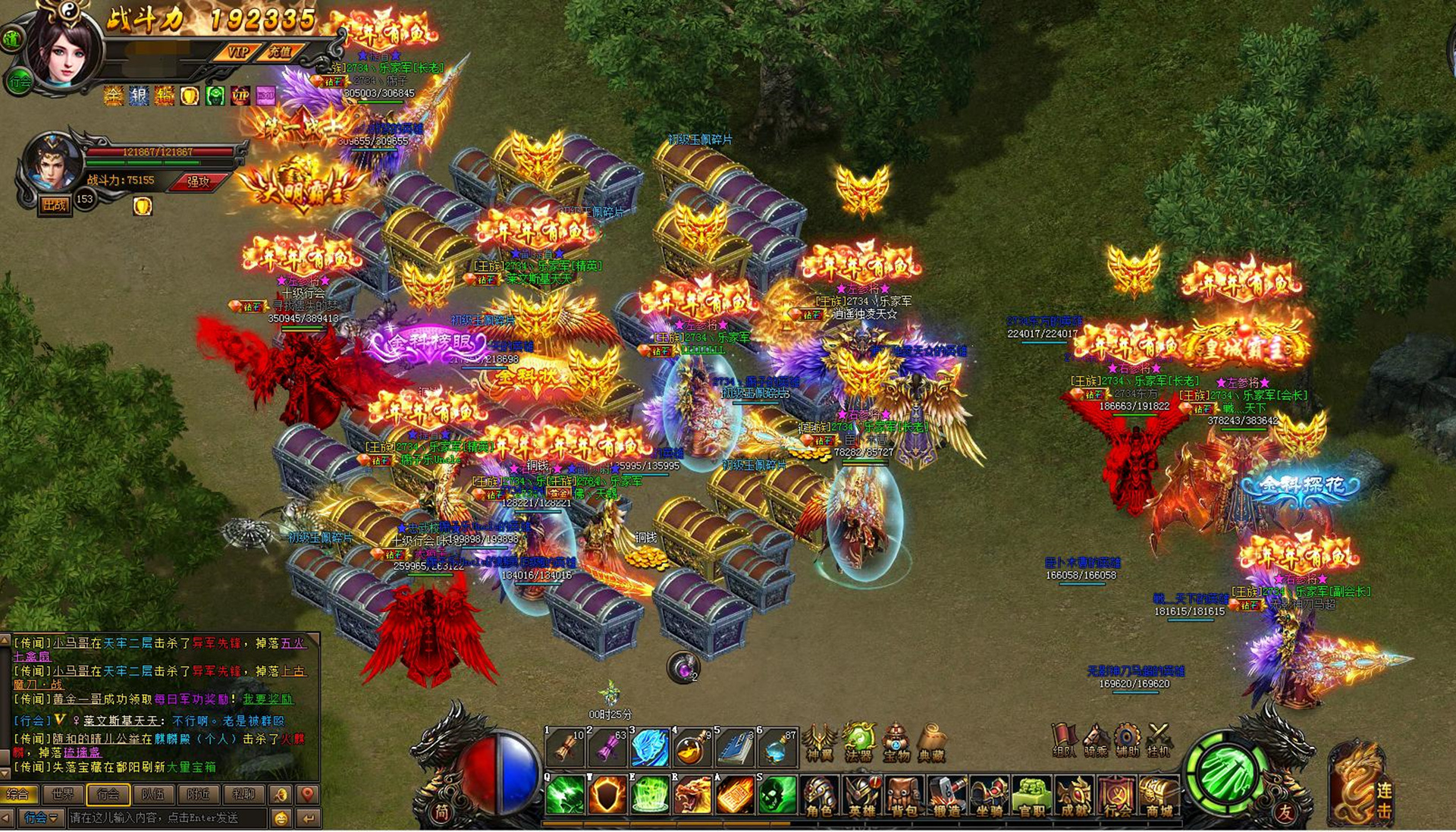Select the 附近 nearby chat tab
The image size is (1456, 832).
click(198, 794)
